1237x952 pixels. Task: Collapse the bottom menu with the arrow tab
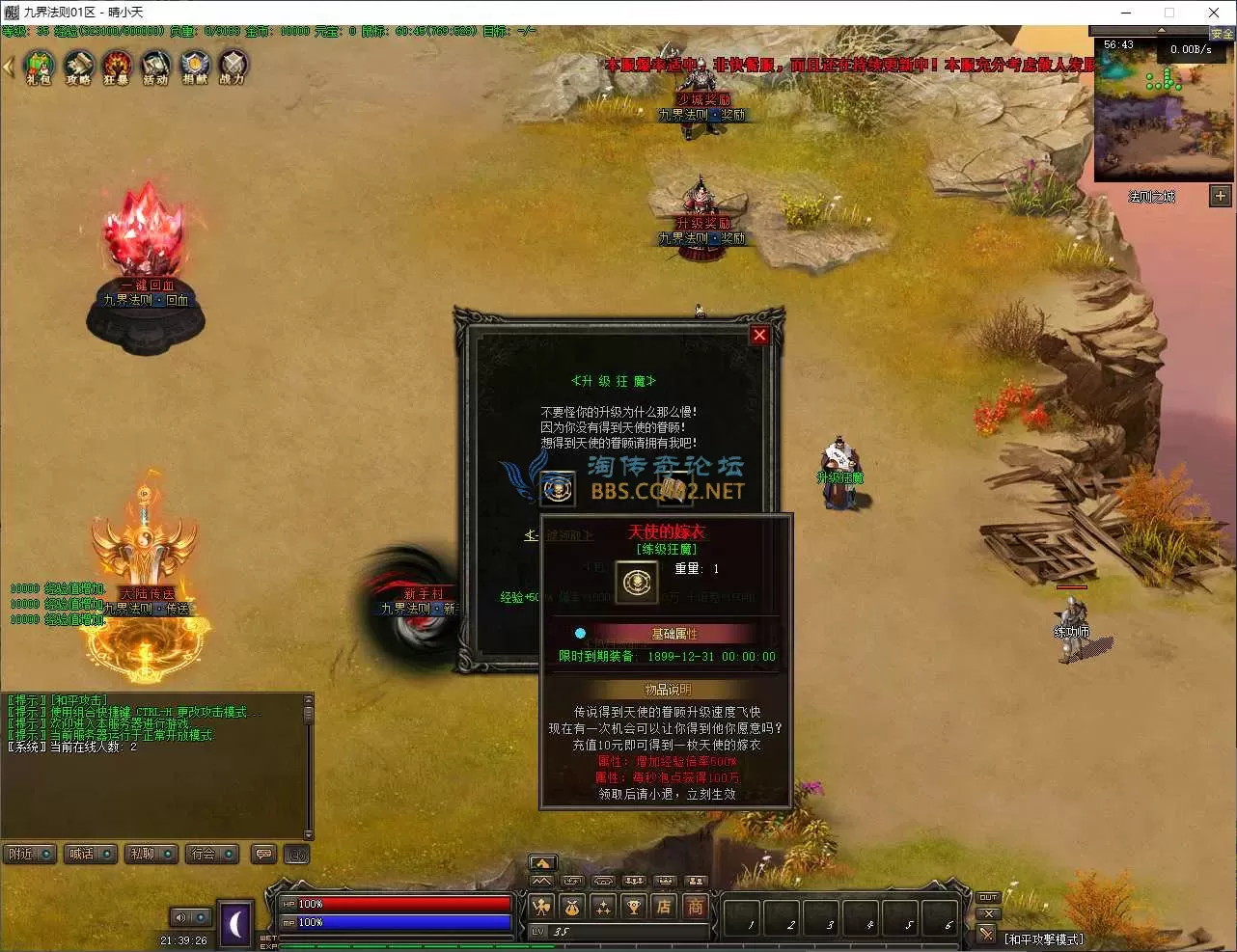coord(542,861)
